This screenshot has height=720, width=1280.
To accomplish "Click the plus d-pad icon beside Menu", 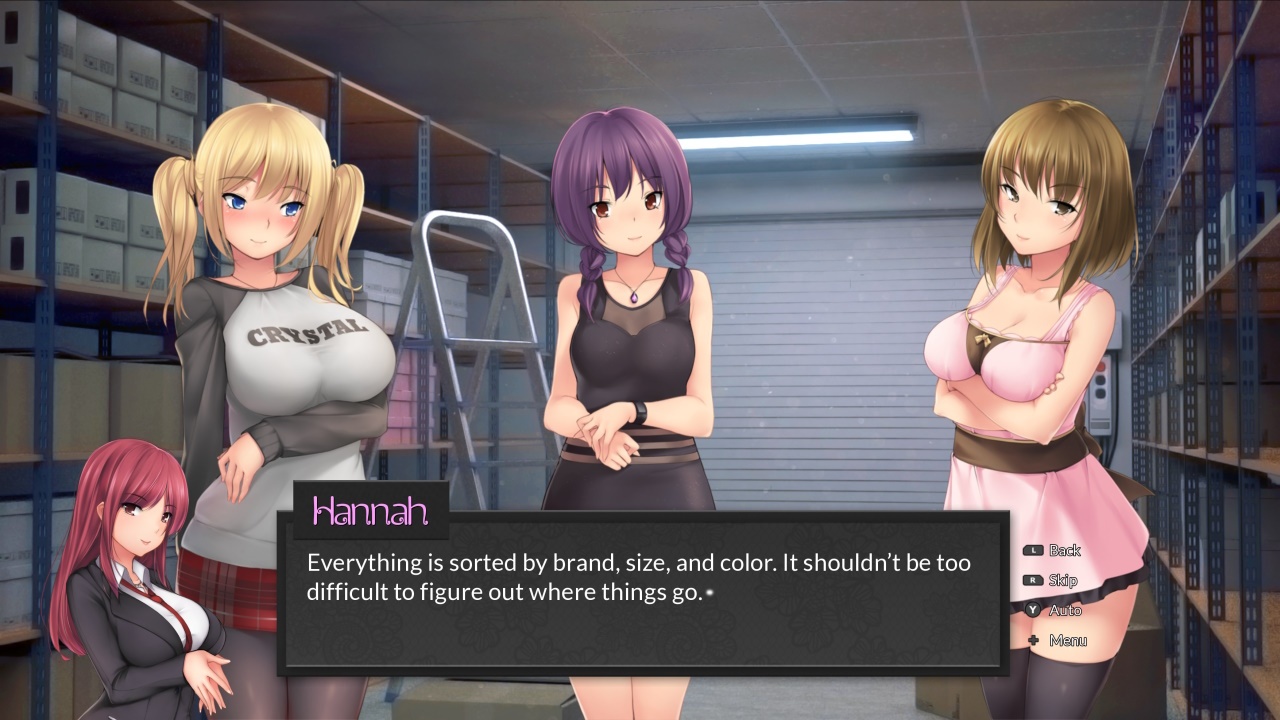I will coord(1033,640).
